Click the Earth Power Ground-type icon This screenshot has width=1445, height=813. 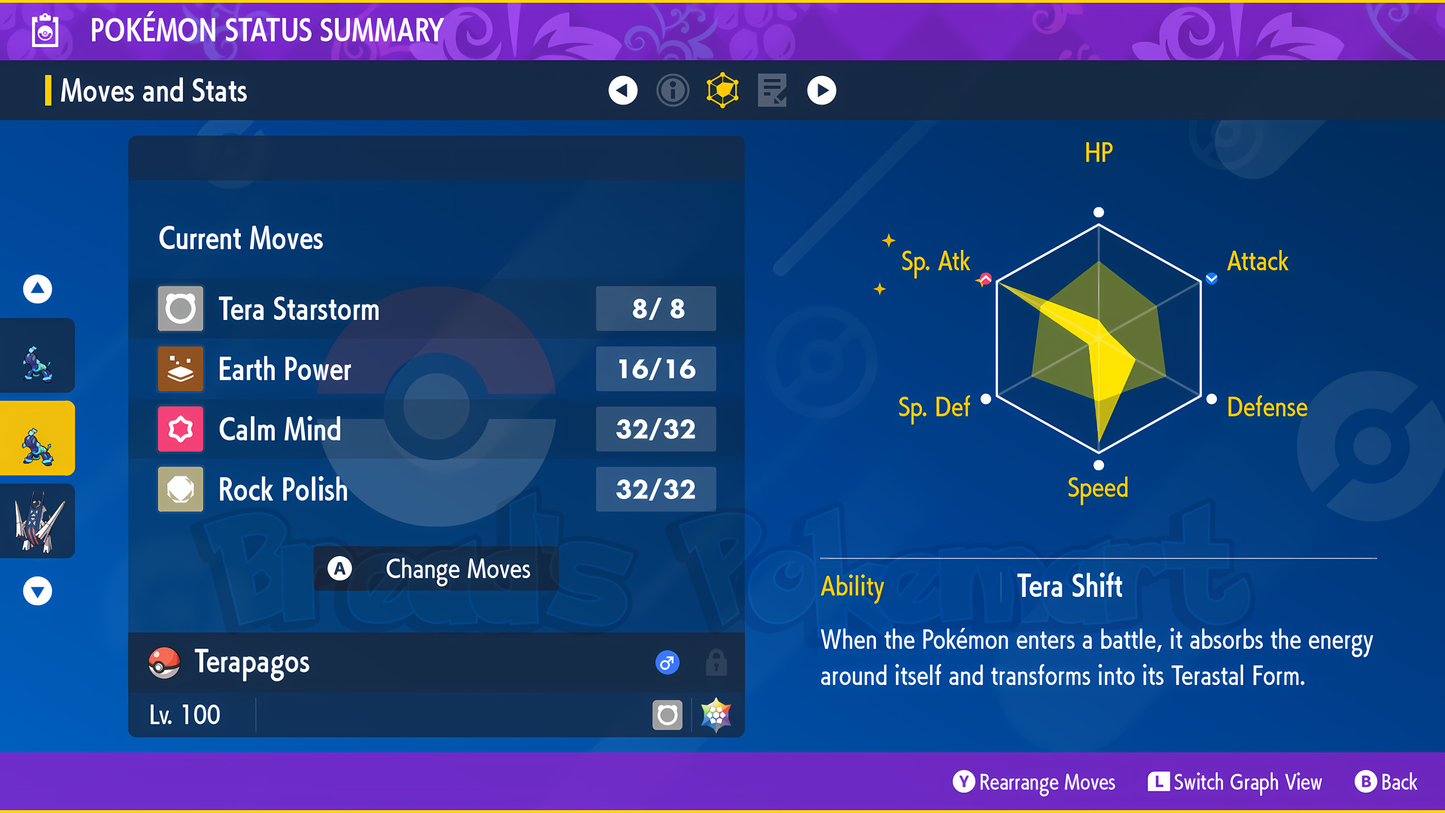[180, 369]
